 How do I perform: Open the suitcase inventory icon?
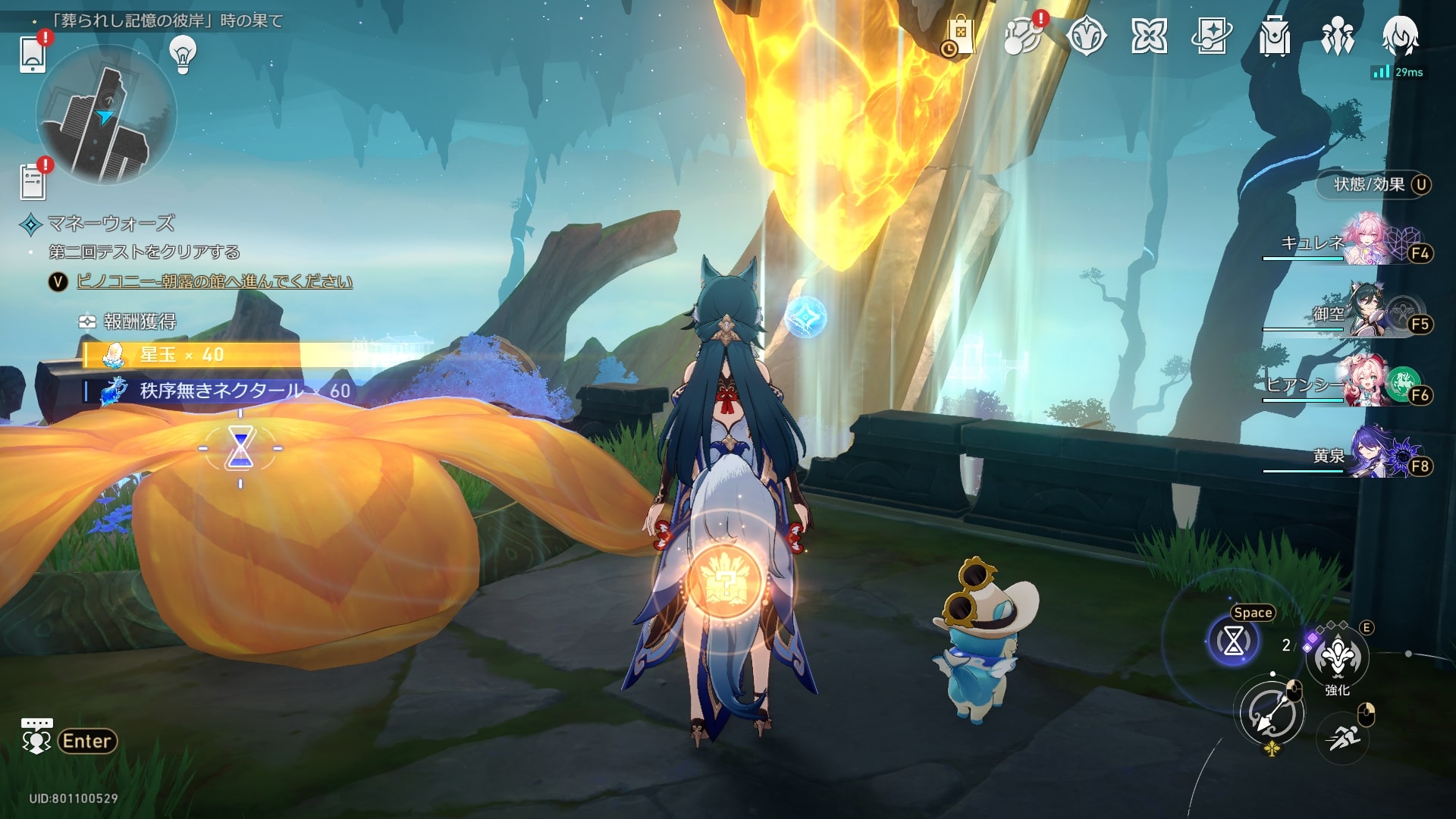[x=1274, y=36]
